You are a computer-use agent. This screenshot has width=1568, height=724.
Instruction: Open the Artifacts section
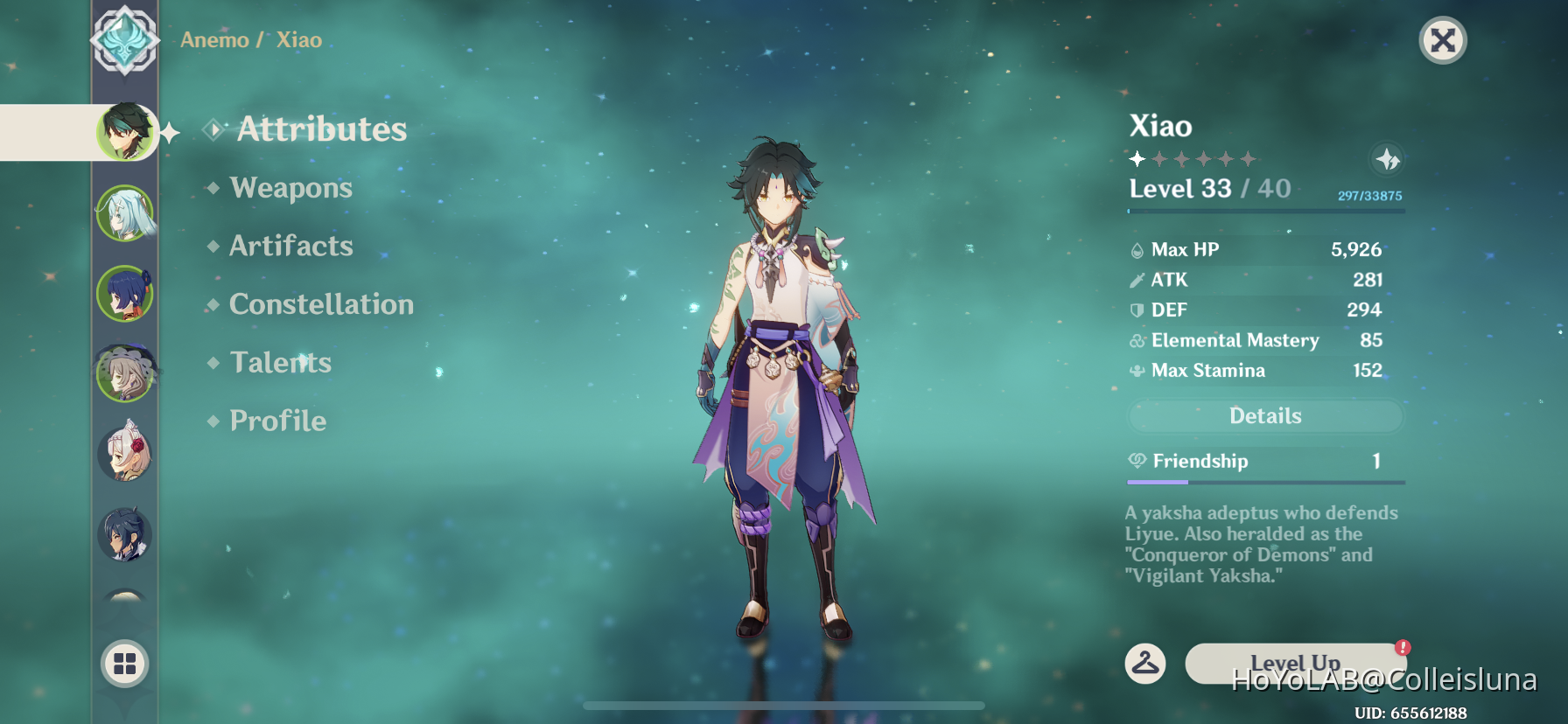[290, 246]
